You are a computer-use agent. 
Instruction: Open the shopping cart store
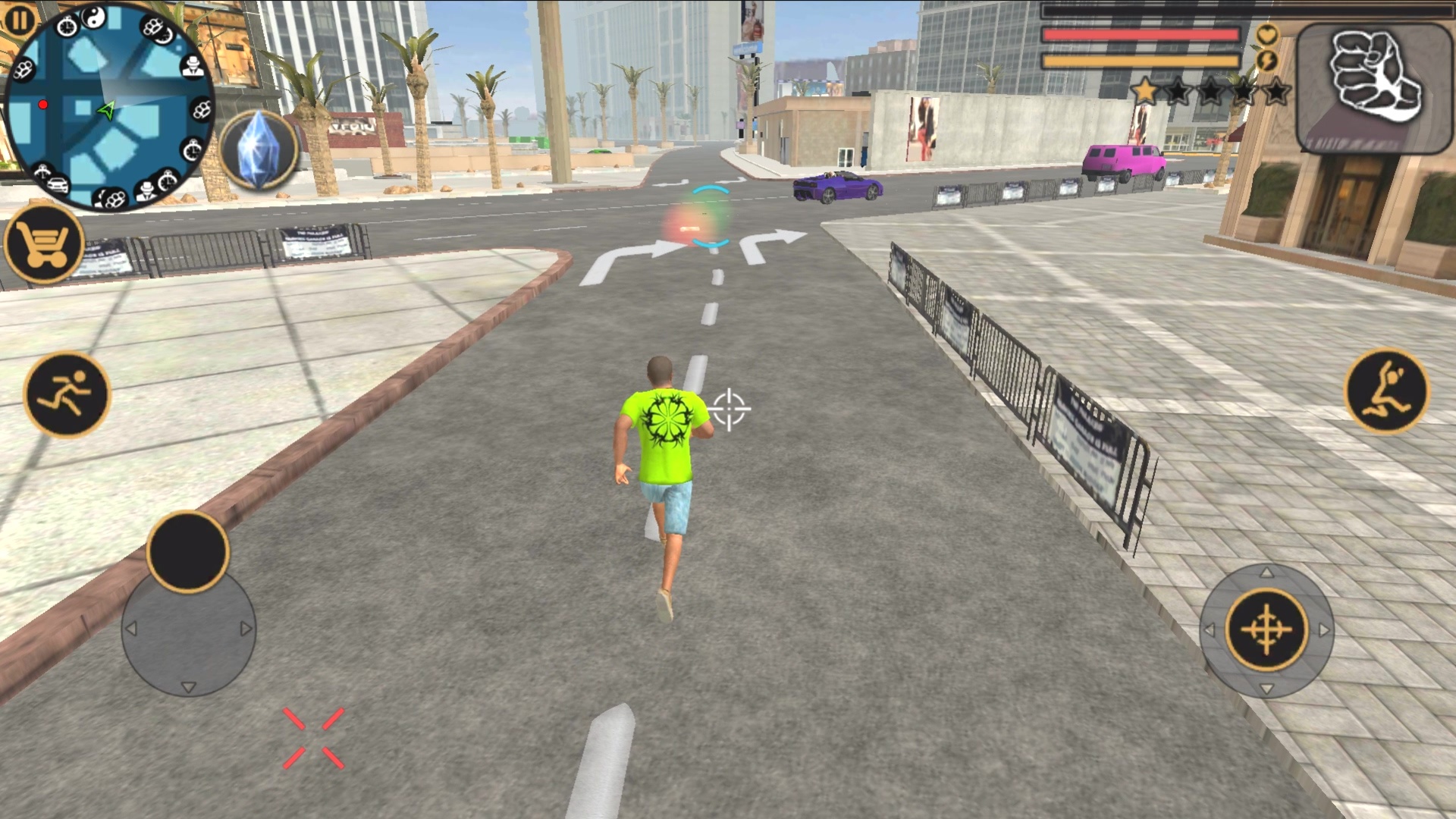tap(44, 244)
